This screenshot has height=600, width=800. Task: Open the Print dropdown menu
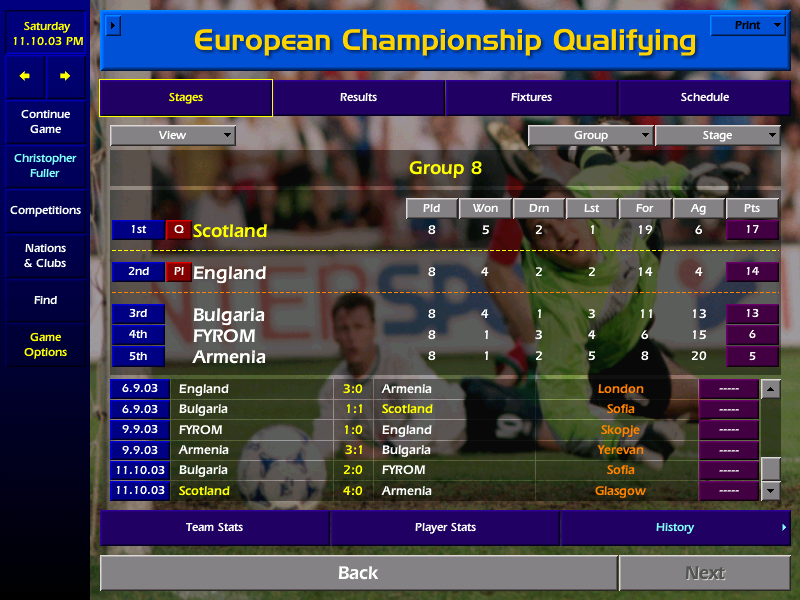click(x=748, y=25)
